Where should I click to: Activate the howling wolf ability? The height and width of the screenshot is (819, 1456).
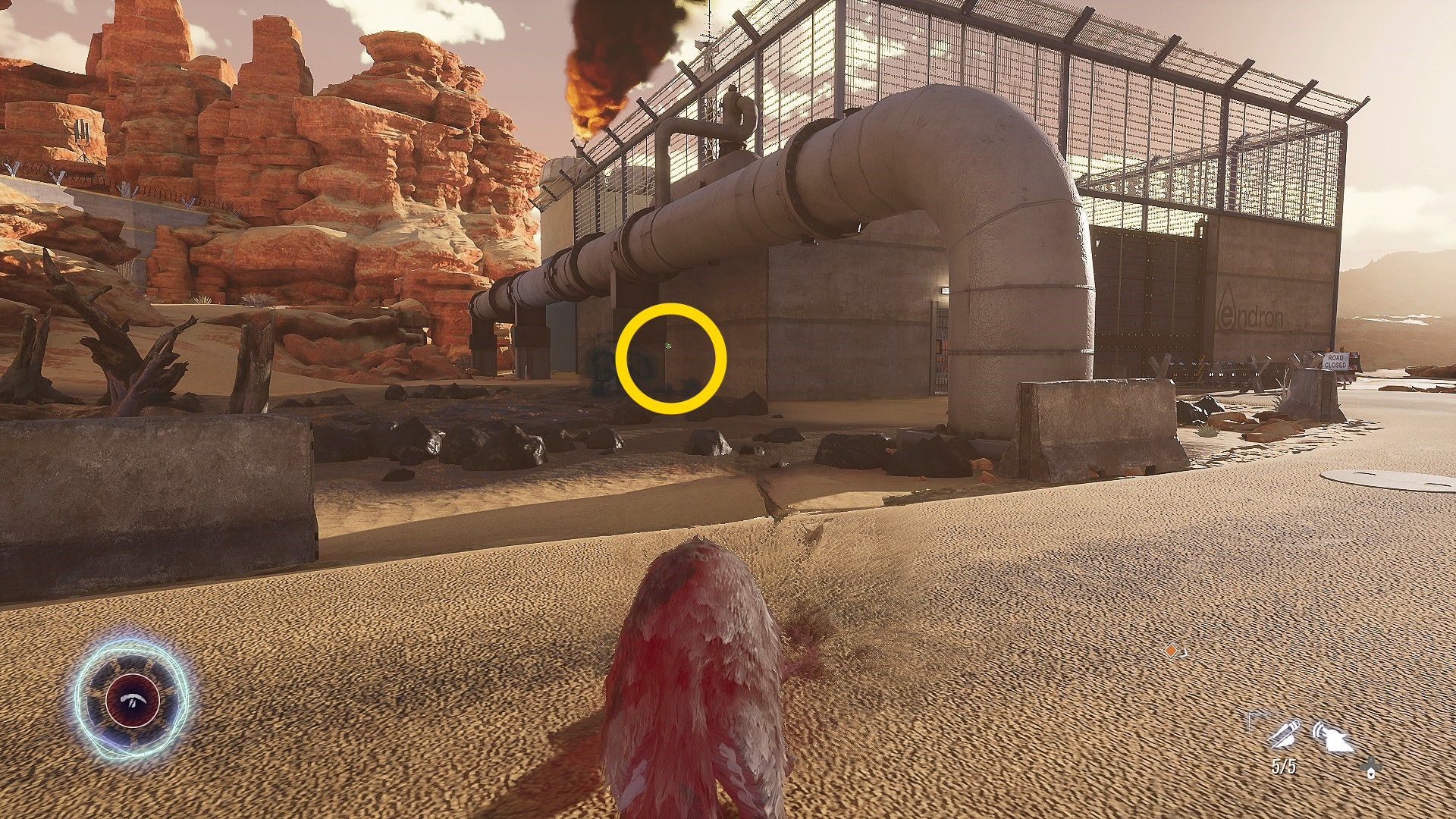point(1333,737)
